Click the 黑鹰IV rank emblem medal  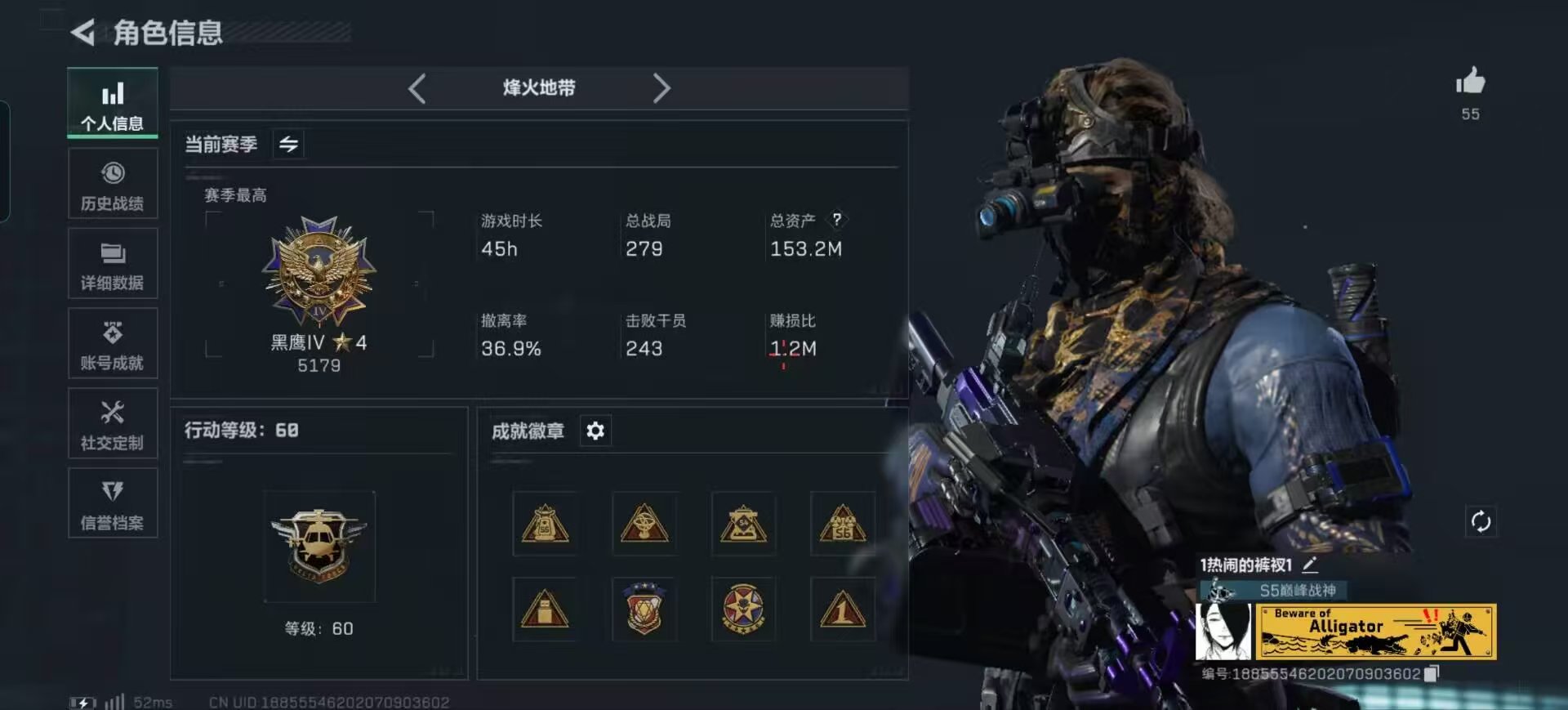coord(318,270)
